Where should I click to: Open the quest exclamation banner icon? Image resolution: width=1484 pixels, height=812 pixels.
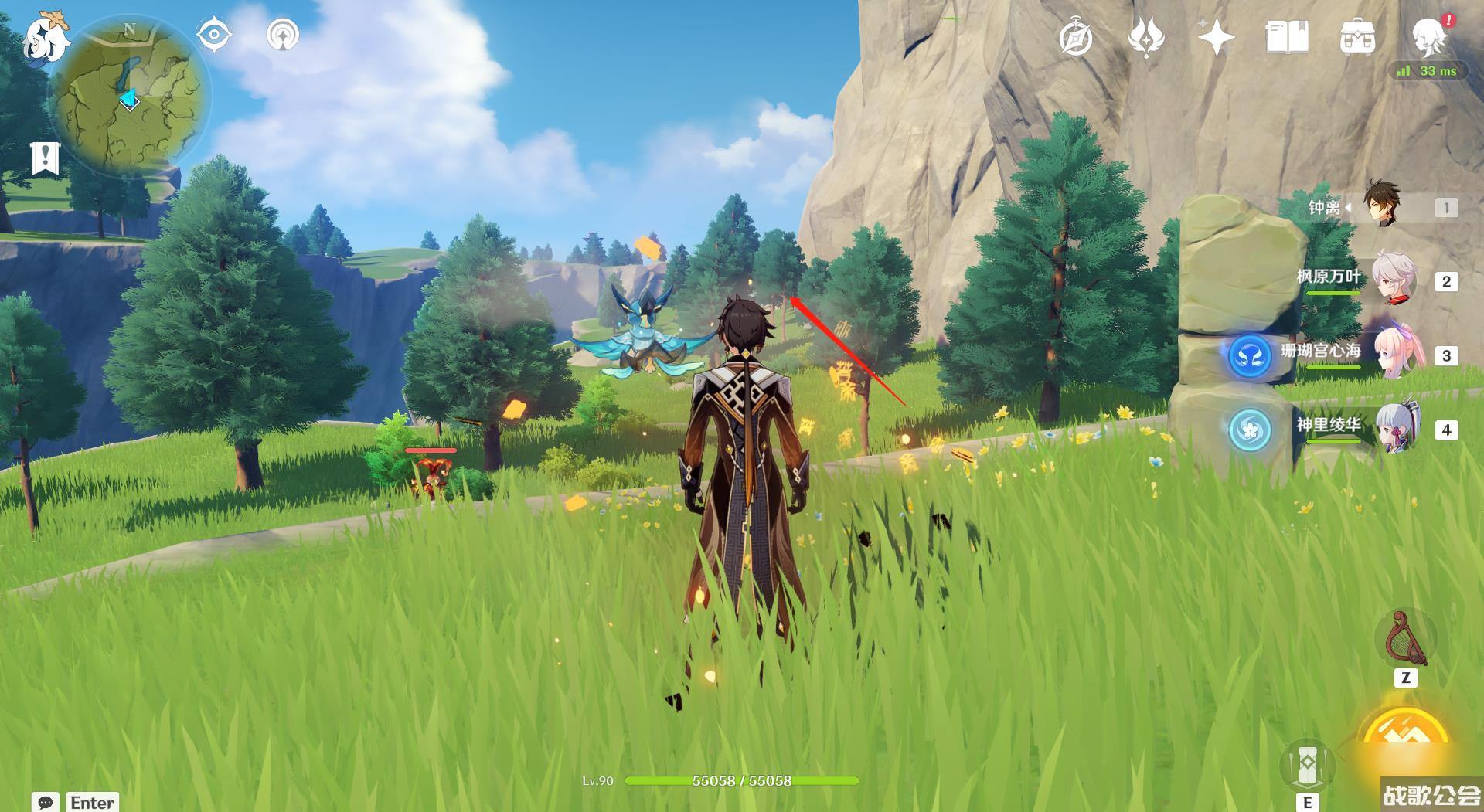(x=46, y=158)
